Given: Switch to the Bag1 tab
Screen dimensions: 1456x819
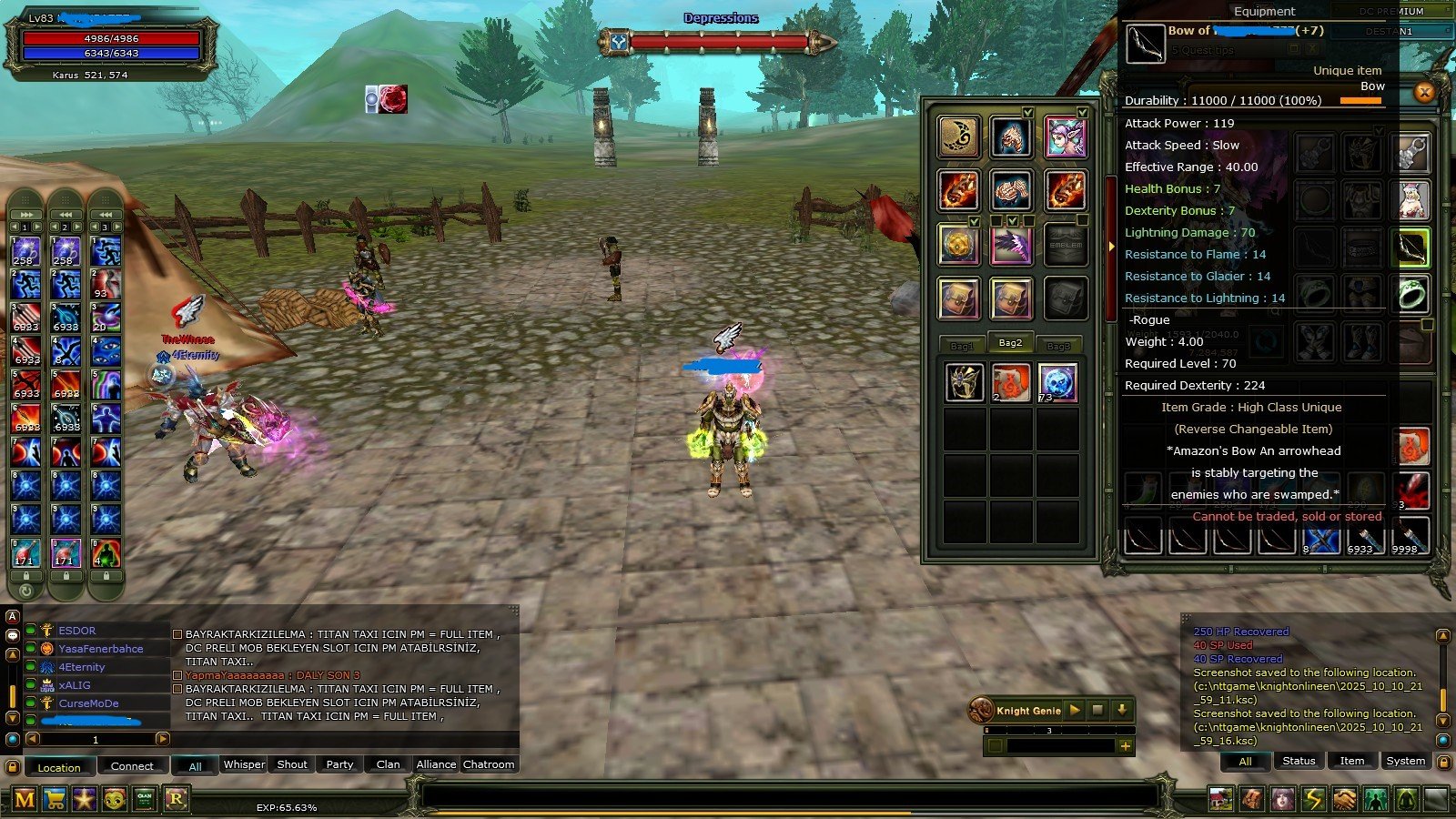Looking at the screenshot, I should [962, 345].
